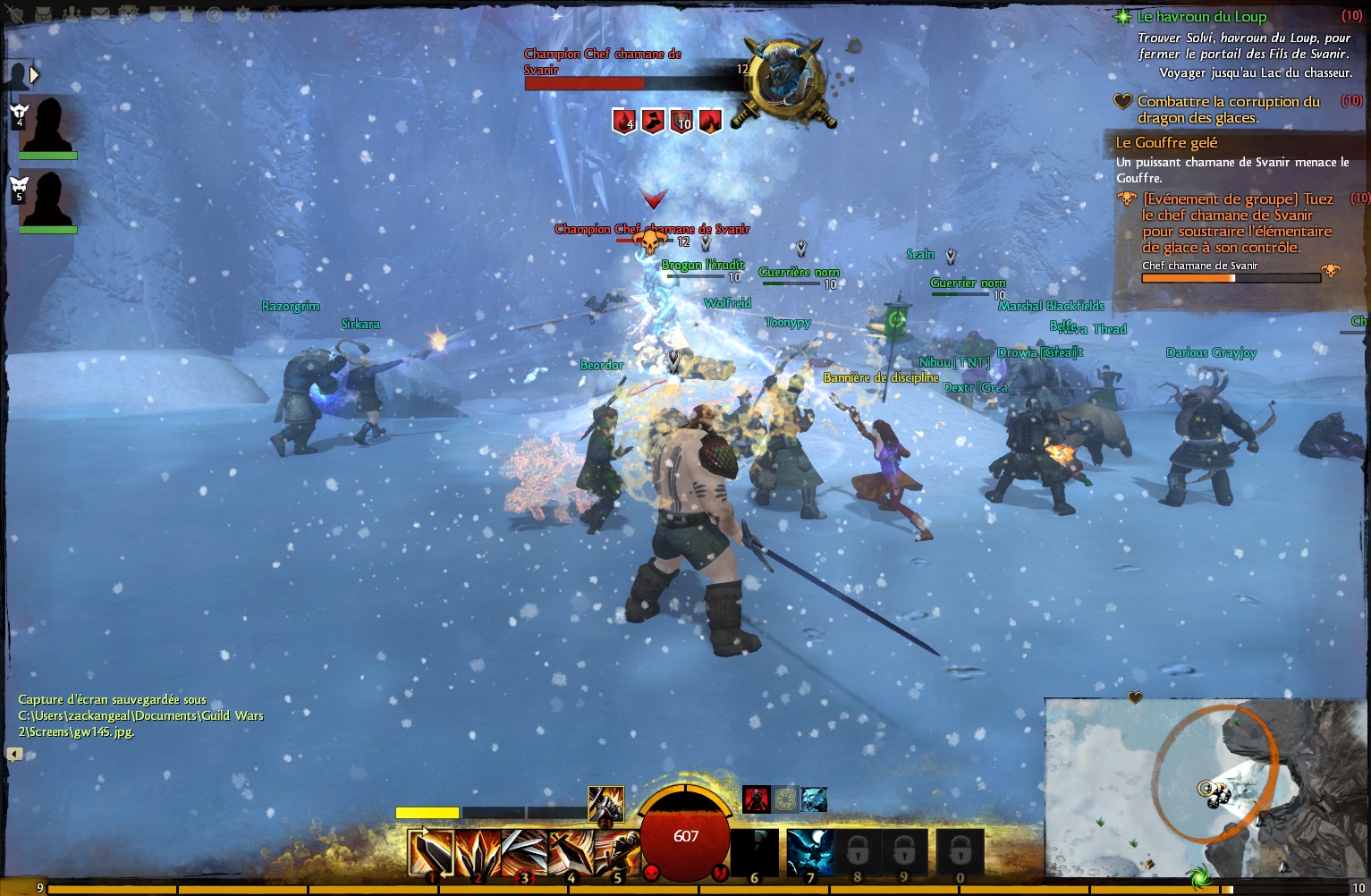Use the healing skill in slot 6
This screenshot has width=1371, height=896.
click(754, 852)
